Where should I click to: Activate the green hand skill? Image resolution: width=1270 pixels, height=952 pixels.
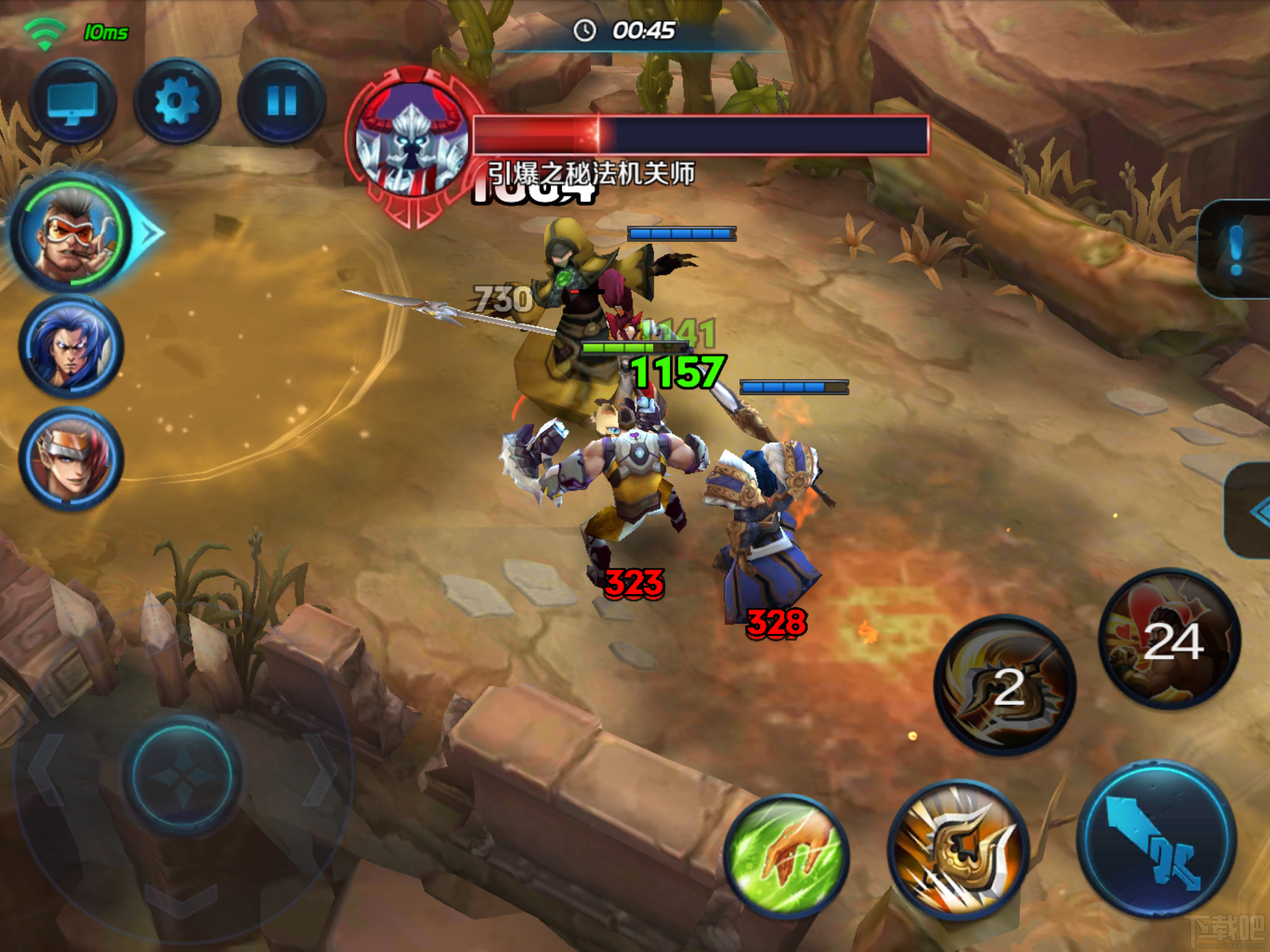(786, 857)
